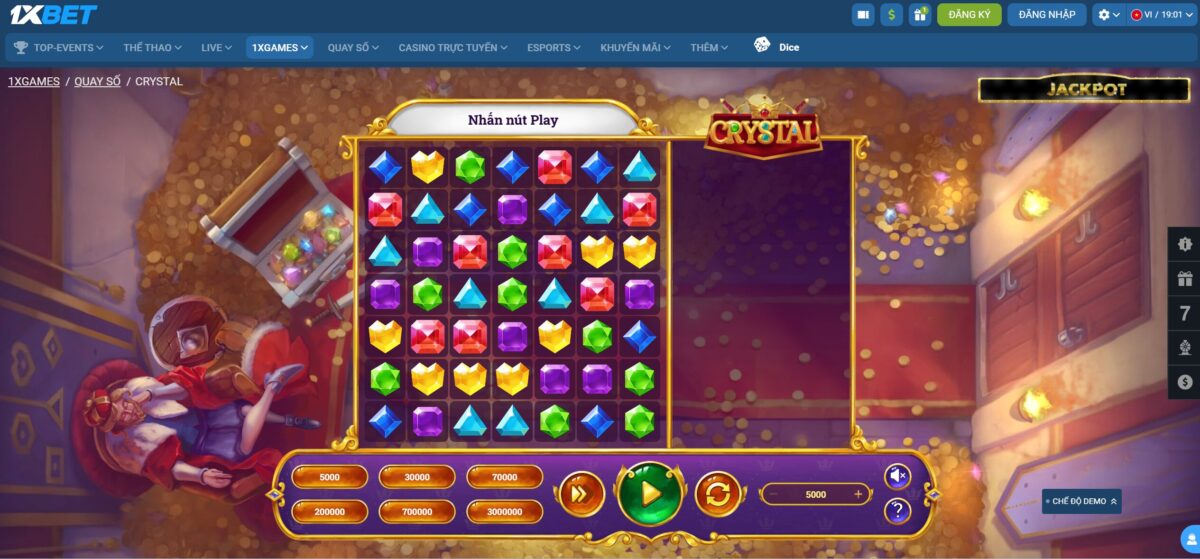This screenshot has height=559, width=1200.
Task: Start the spin with the green Play button
Action: pos(650,493)
